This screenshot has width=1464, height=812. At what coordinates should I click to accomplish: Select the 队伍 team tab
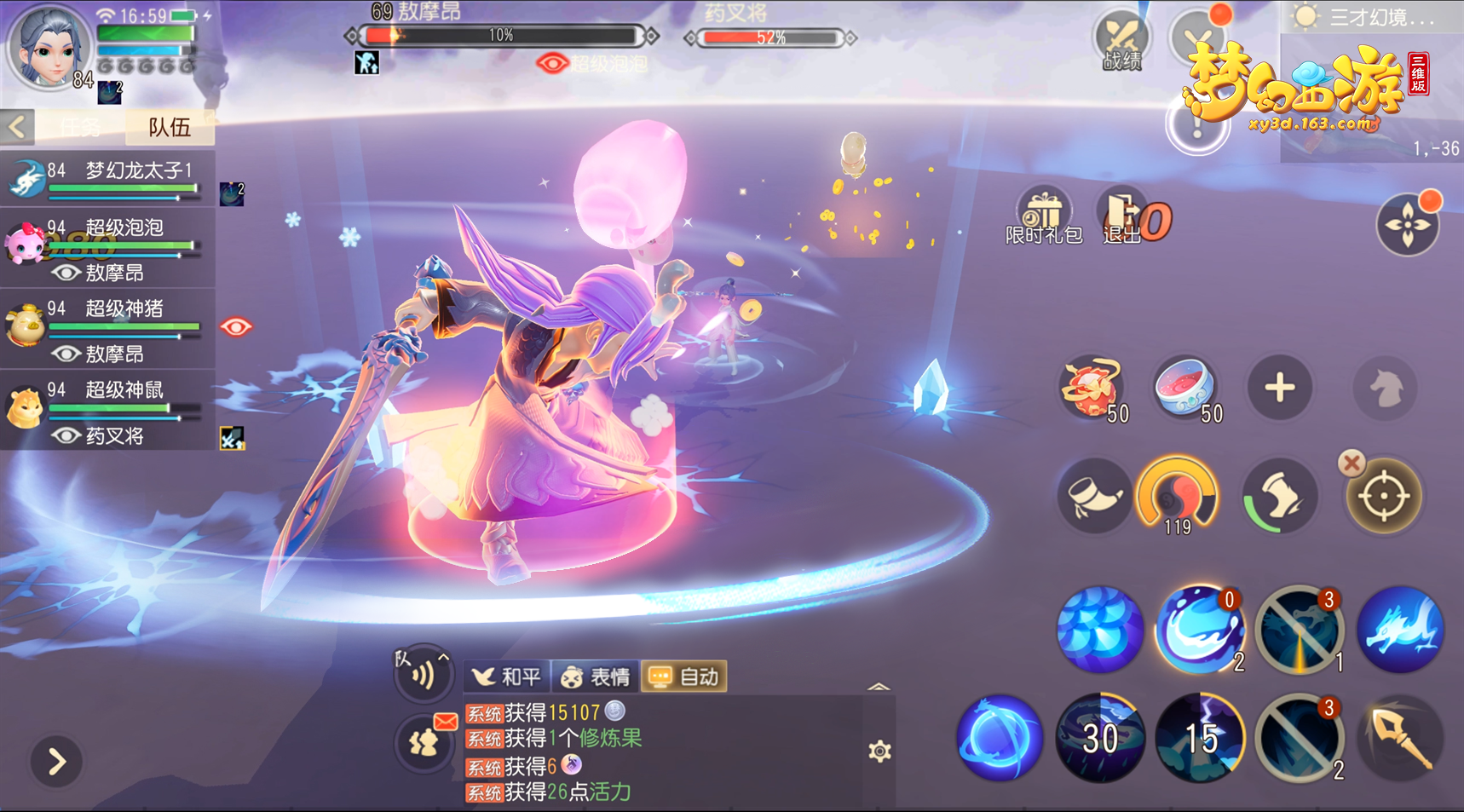pyautogui.click(x=169, y=127)
